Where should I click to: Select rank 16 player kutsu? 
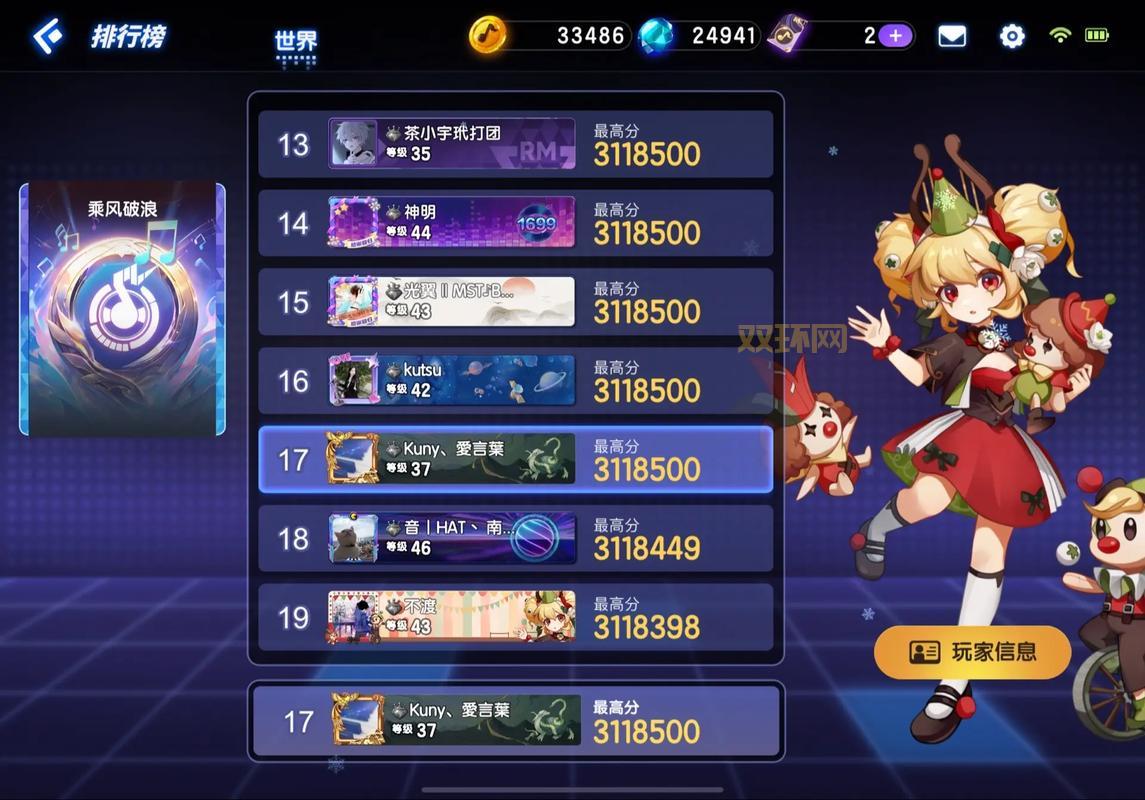(x=515, y=381)
